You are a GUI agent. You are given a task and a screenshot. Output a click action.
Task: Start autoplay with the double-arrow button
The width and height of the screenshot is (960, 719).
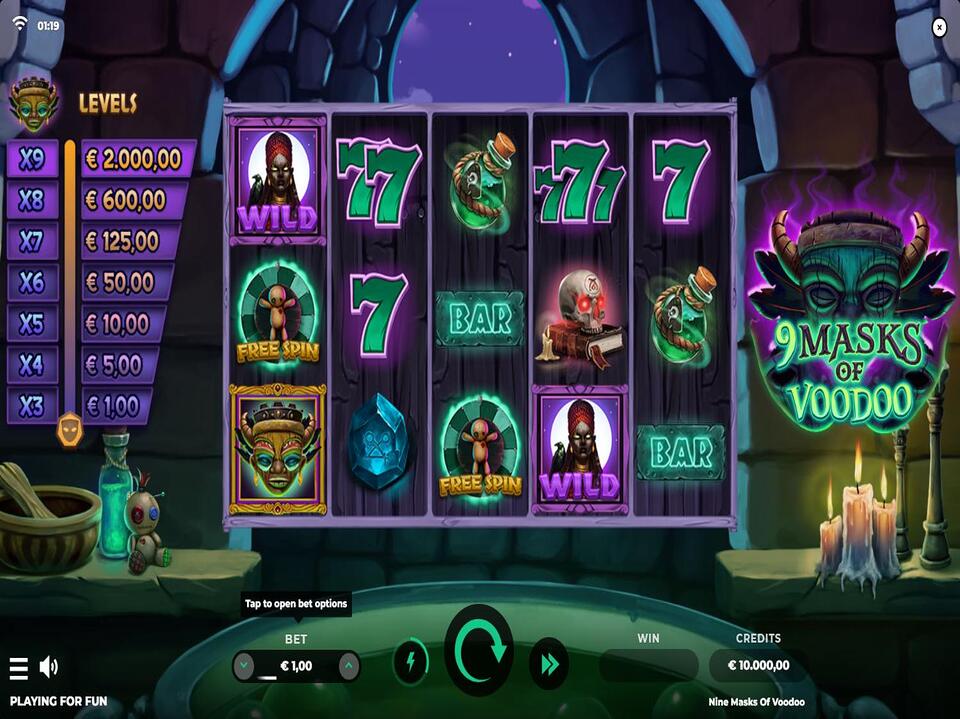[x=548, y=663]
